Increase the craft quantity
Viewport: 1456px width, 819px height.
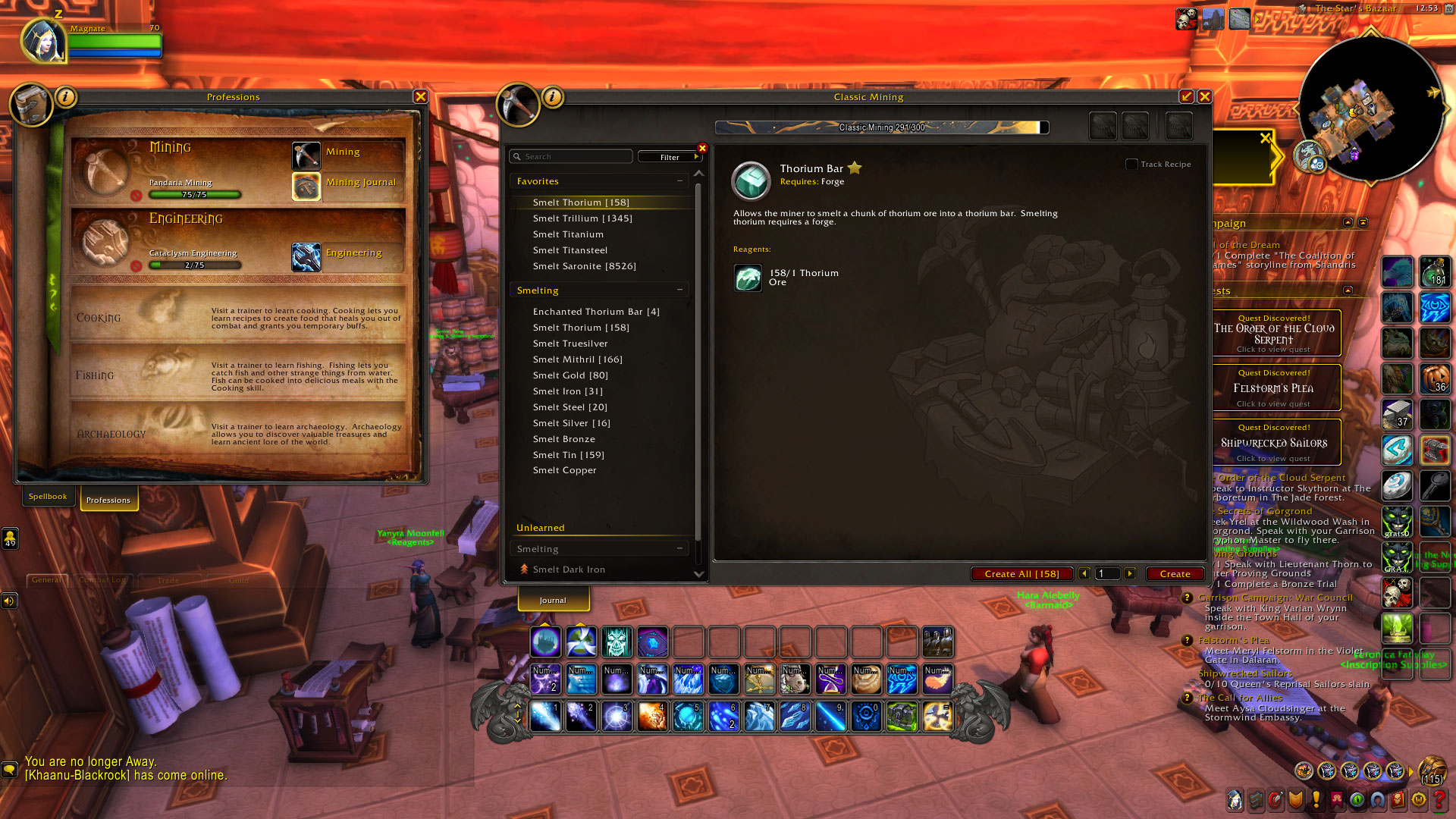[1130, 574]
